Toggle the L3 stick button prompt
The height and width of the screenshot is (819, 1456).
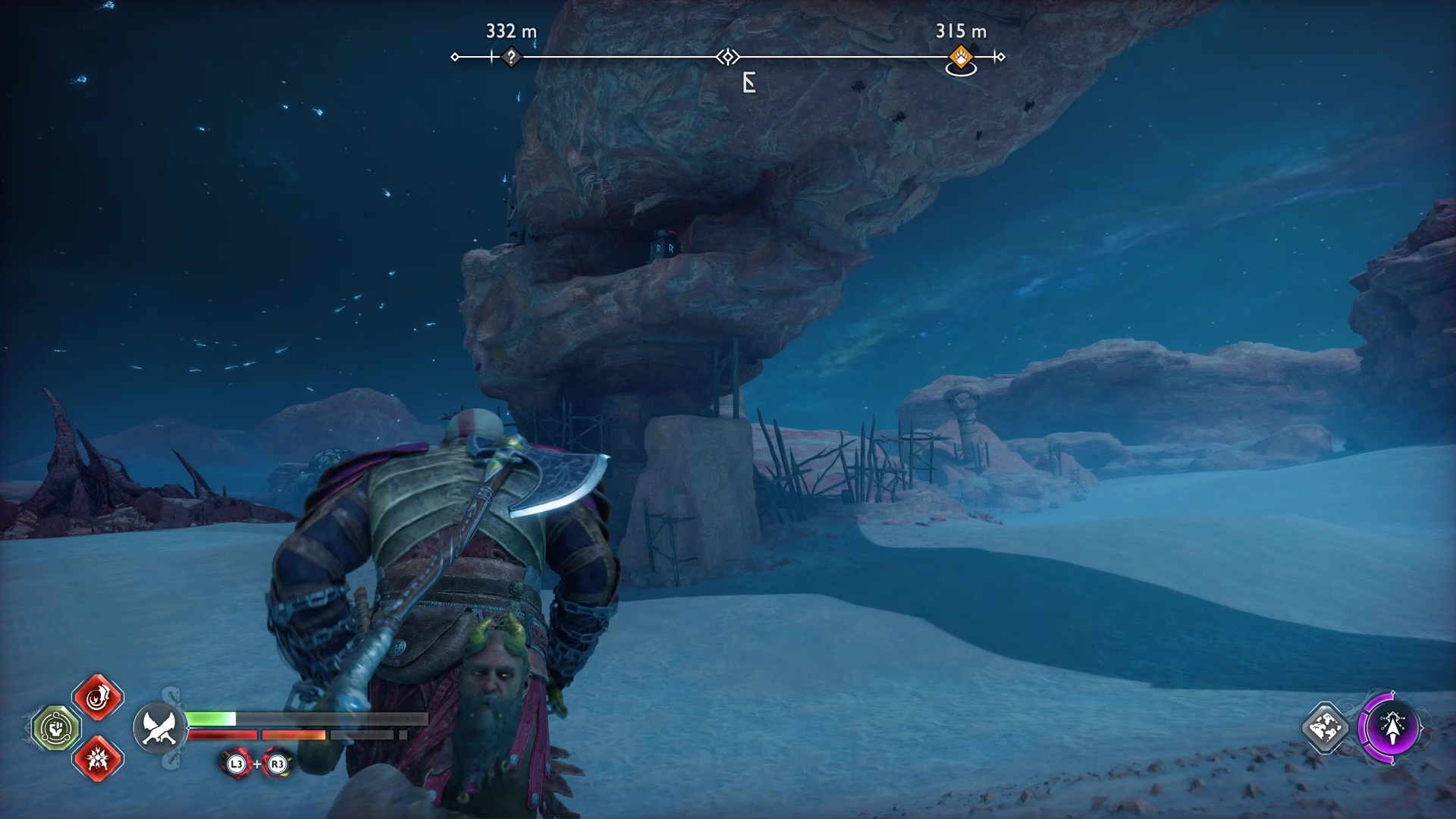point(235,765)
